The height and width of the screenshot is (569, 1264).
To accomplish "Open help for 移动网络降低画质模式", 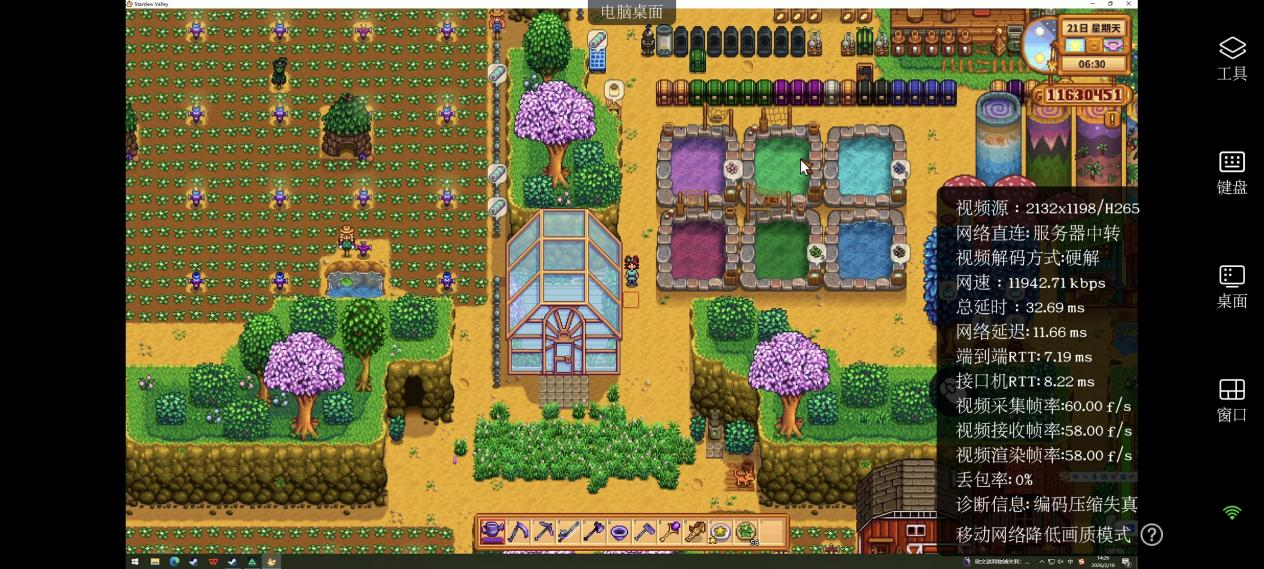I will [1152, 535].
